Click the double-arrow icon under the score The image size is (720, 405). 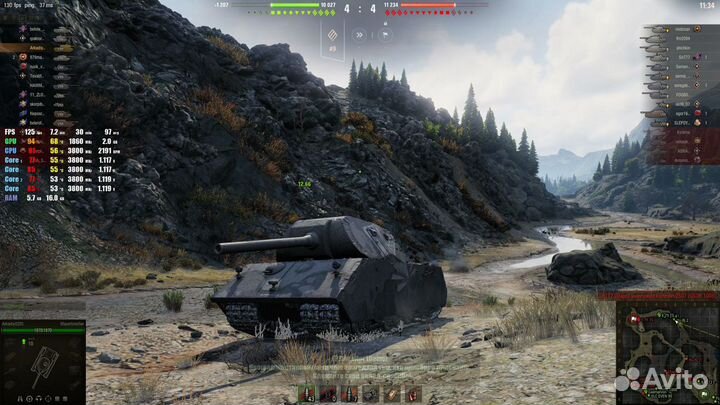tap(358, 35)
